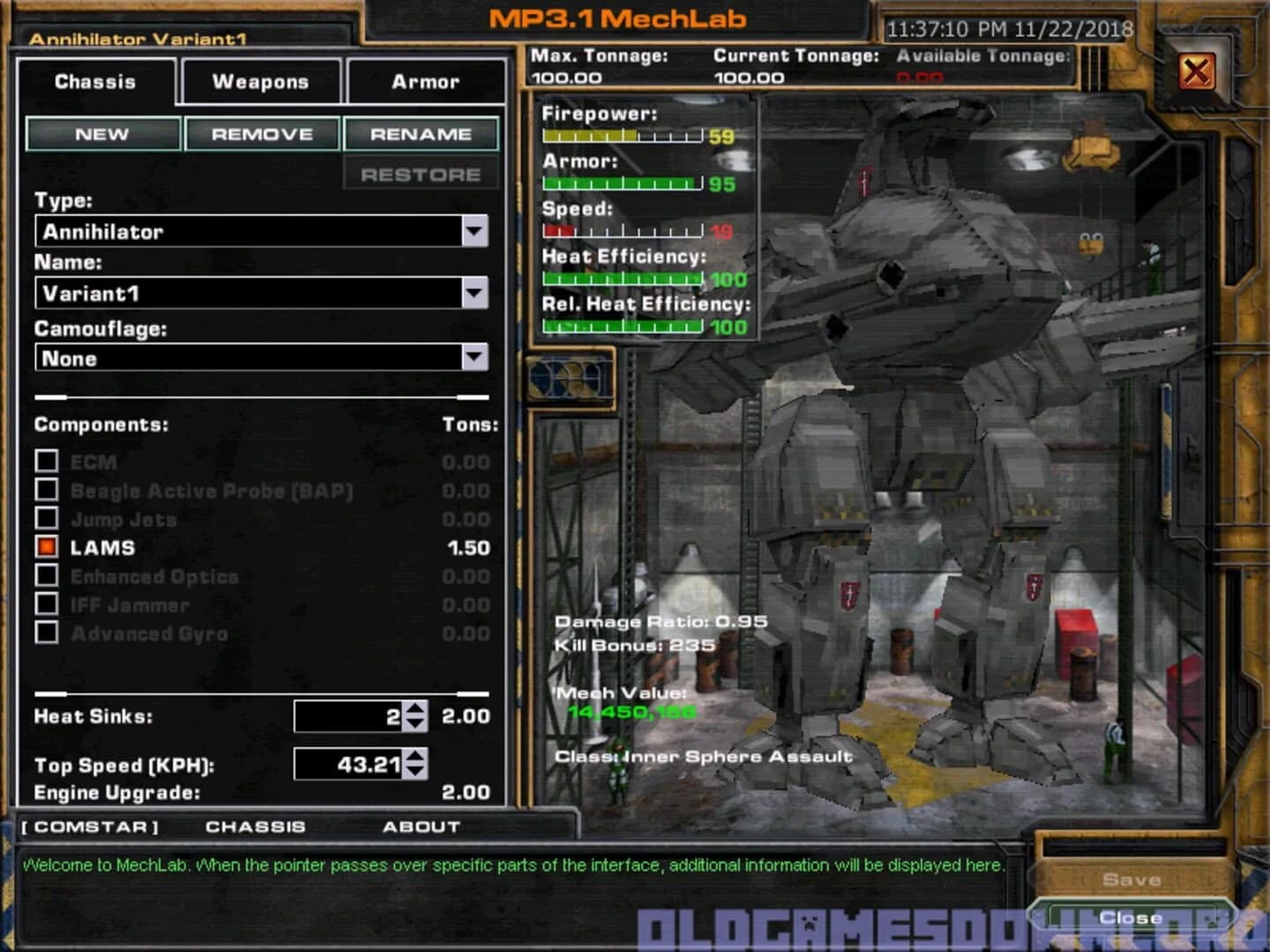Decrease Top Speed with down arrow
The width and height of the screenshot is (1270, 952).
tap(416, 773)
